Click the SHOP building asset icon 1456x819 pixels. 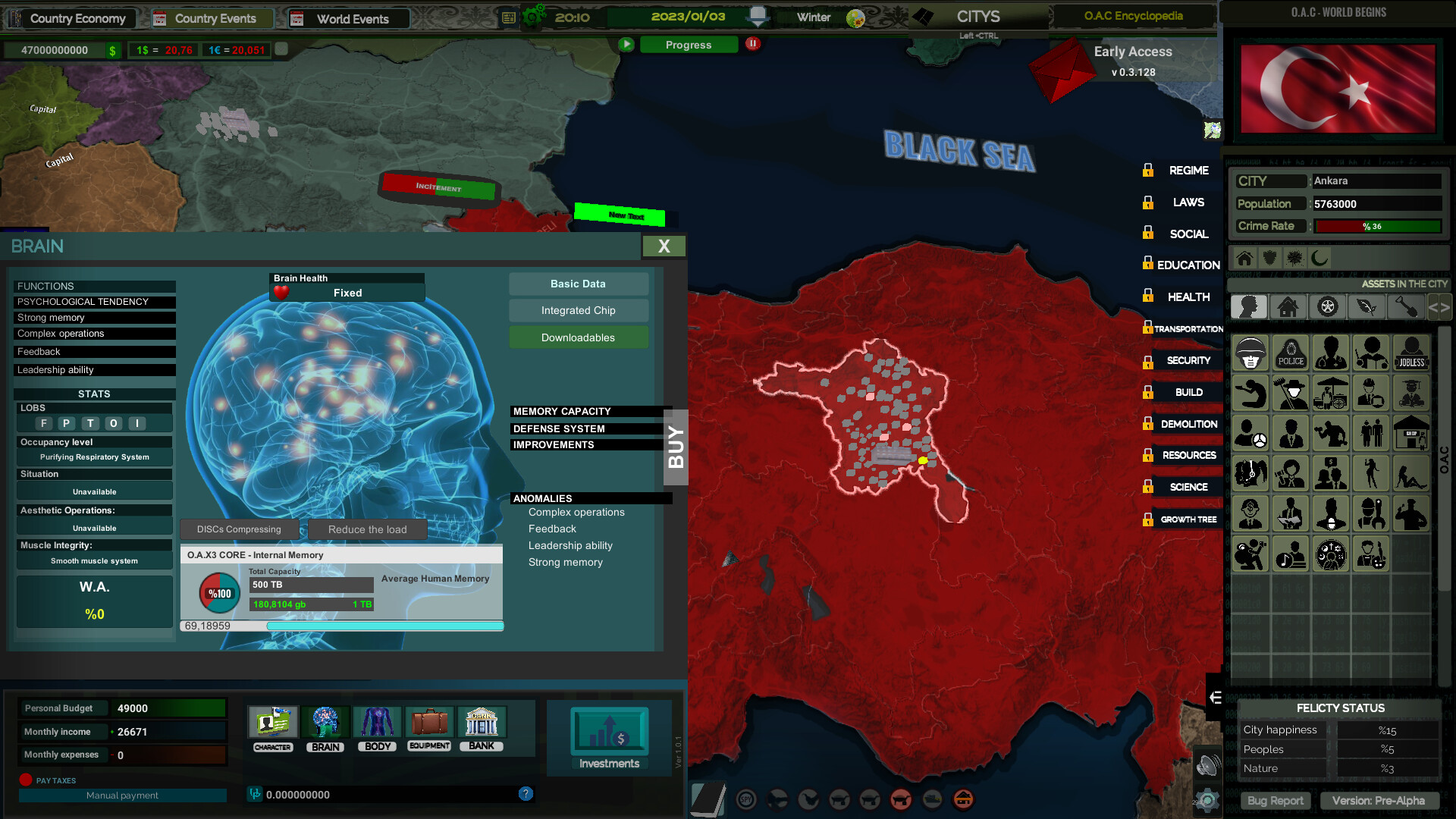coord(1411,433)
